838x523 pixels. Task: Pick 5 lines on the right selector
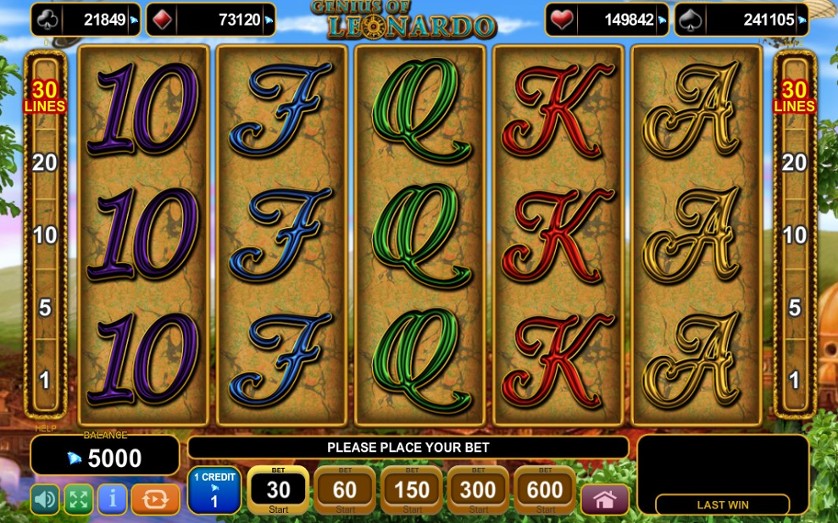coord(794,308)
